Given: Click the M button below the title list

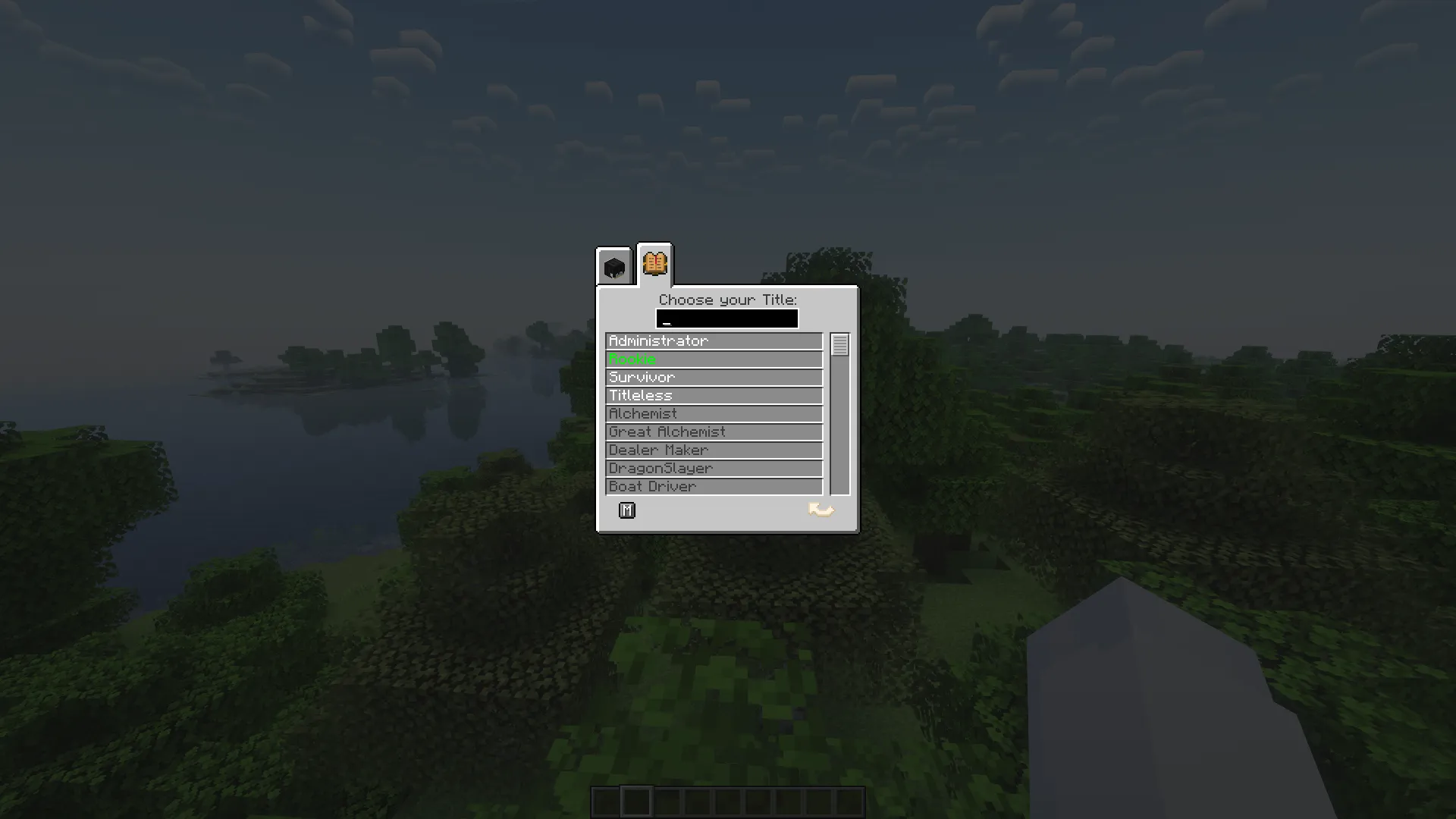Looking at the screenshot, I should (626, 510).
